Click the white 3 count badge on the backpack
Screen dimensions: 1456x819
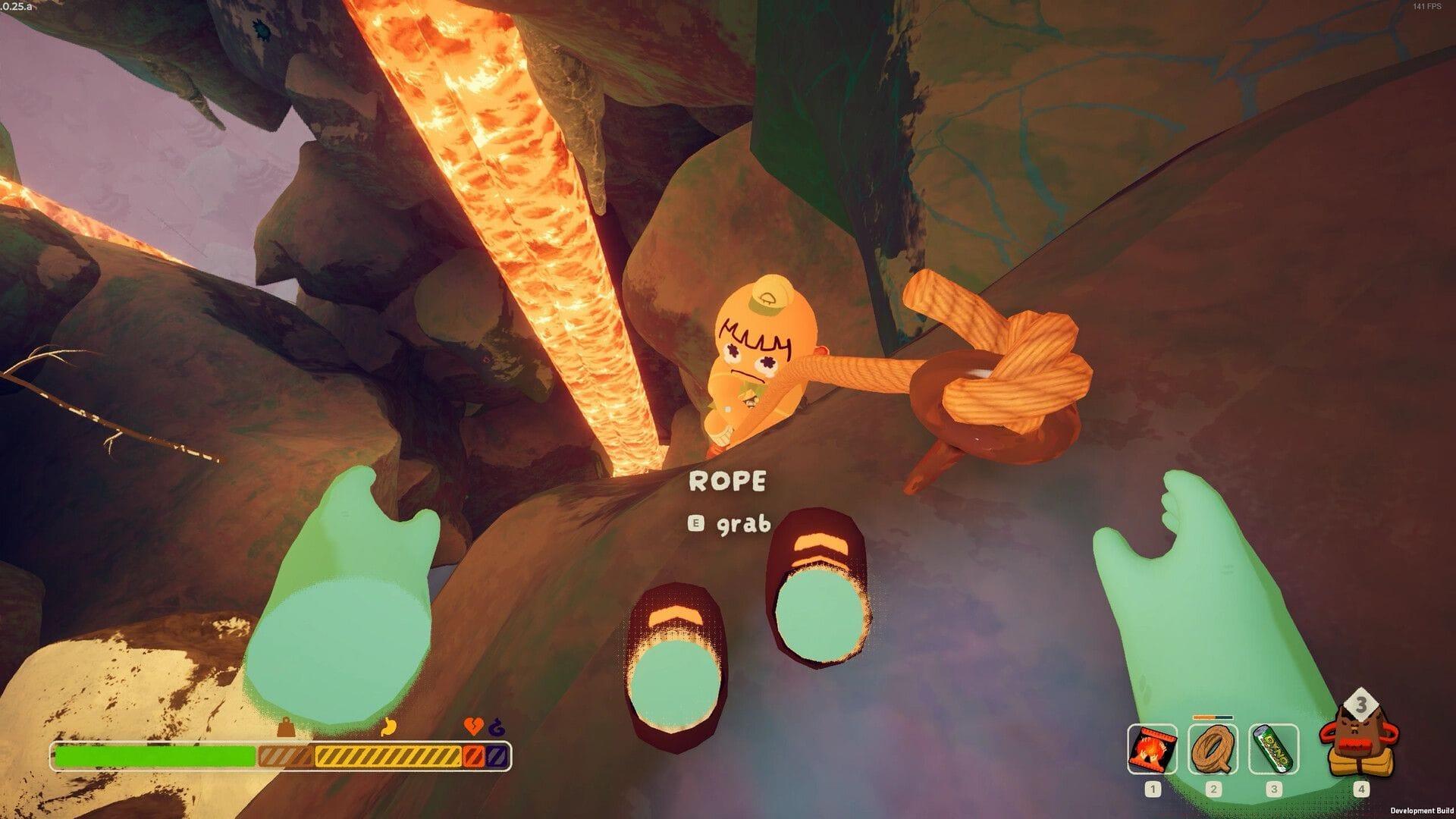pos(1361,702)
